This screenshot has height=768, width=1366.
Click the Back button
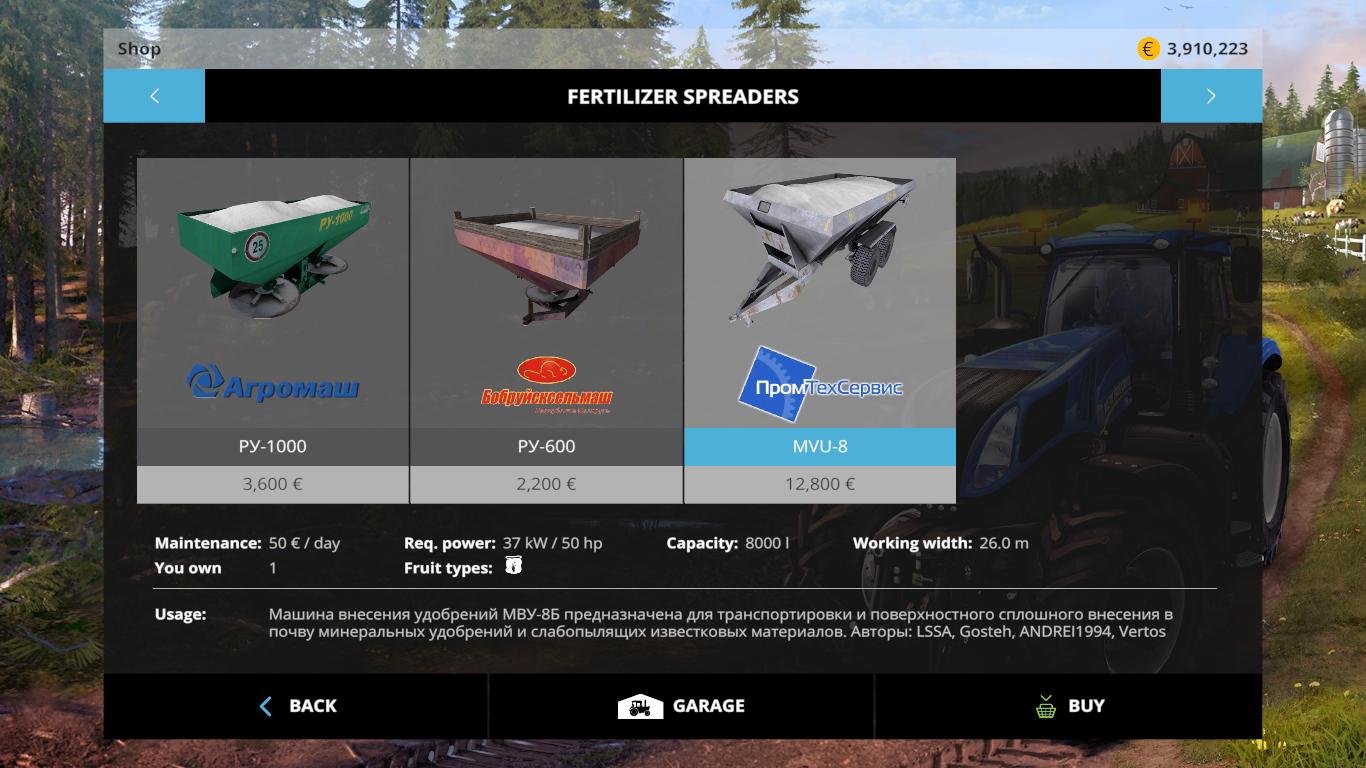(x=297, y=706)
